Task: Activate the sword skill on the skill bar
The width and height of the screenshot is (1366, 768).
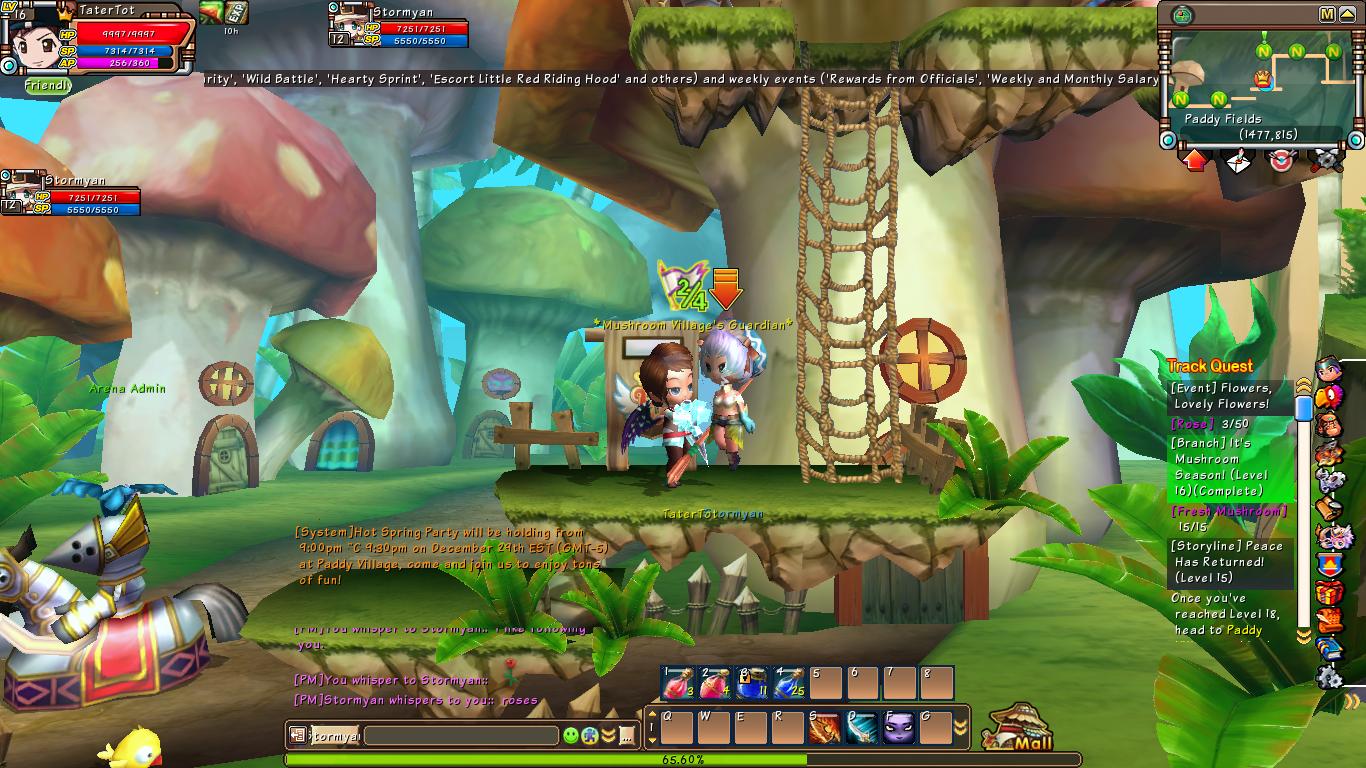Action: 862,727
